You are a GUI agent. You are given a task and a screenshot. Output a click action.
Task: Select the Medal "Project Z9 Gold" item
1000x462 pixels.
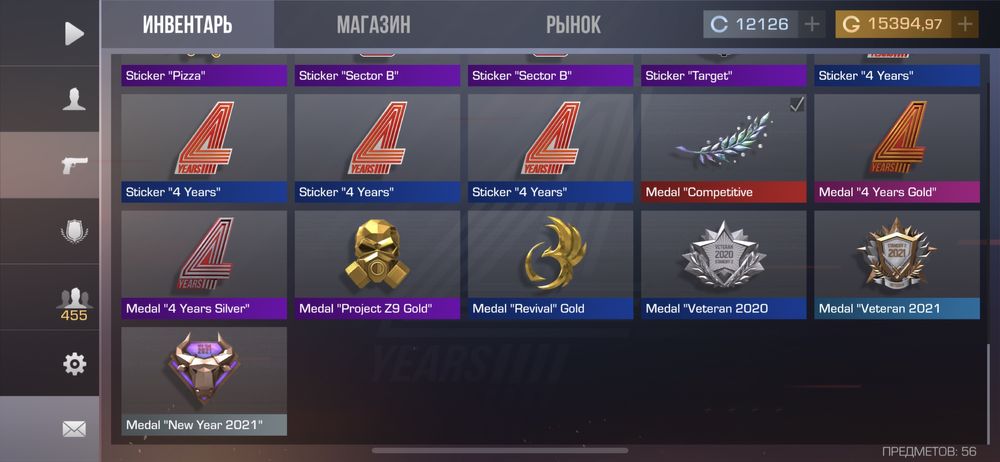377,264
